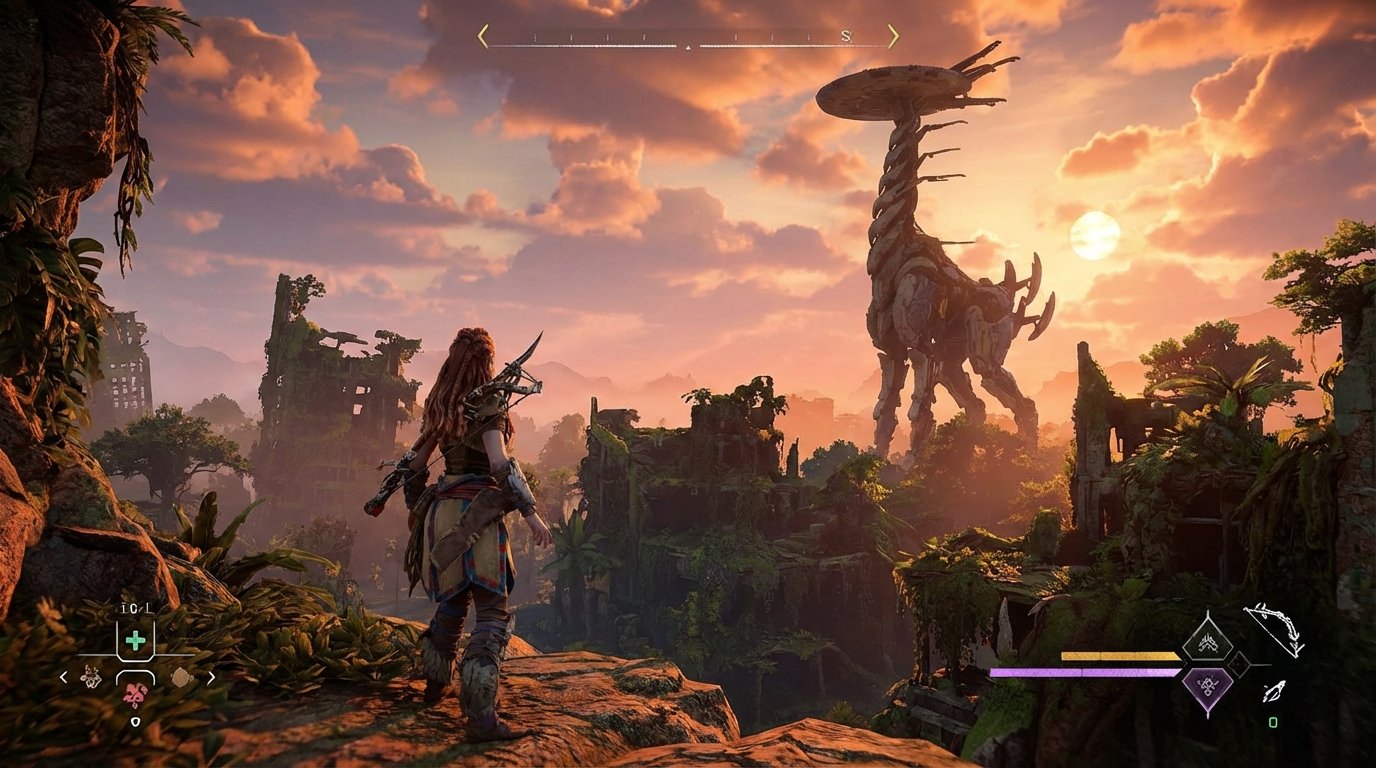
Task: Click the purple concentration diamond icon
Action: click(x=1209, y=686)
